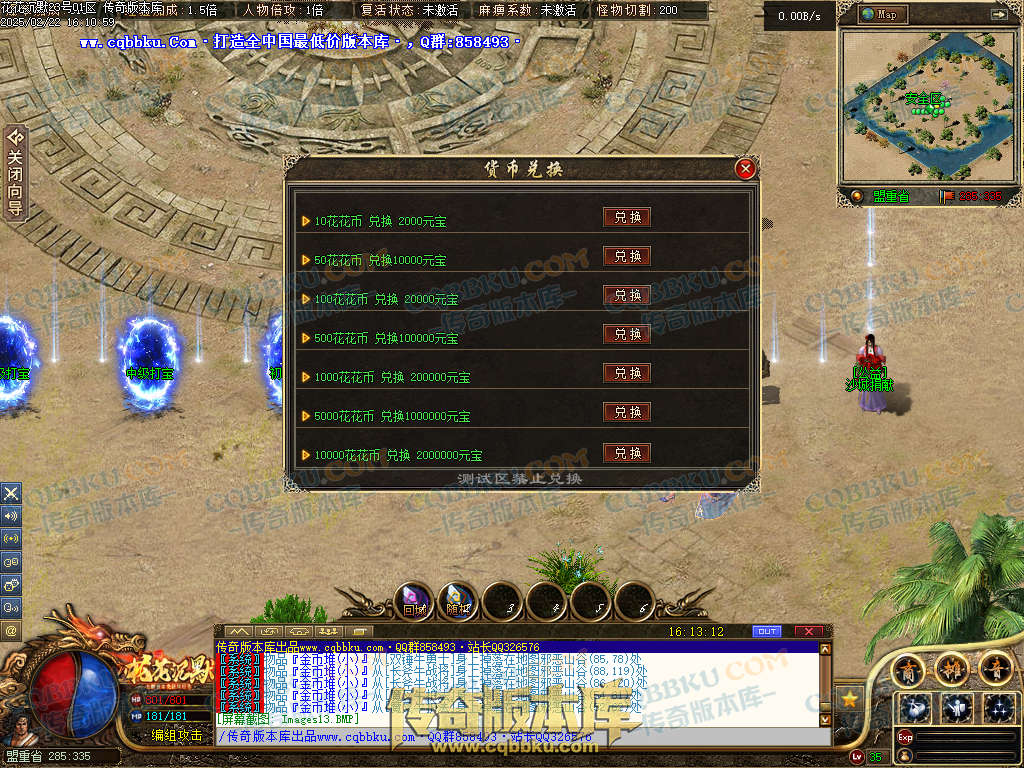Exchange 100花花币 for 20000元宝
The image size is (1024, 768).
[627, 295]
